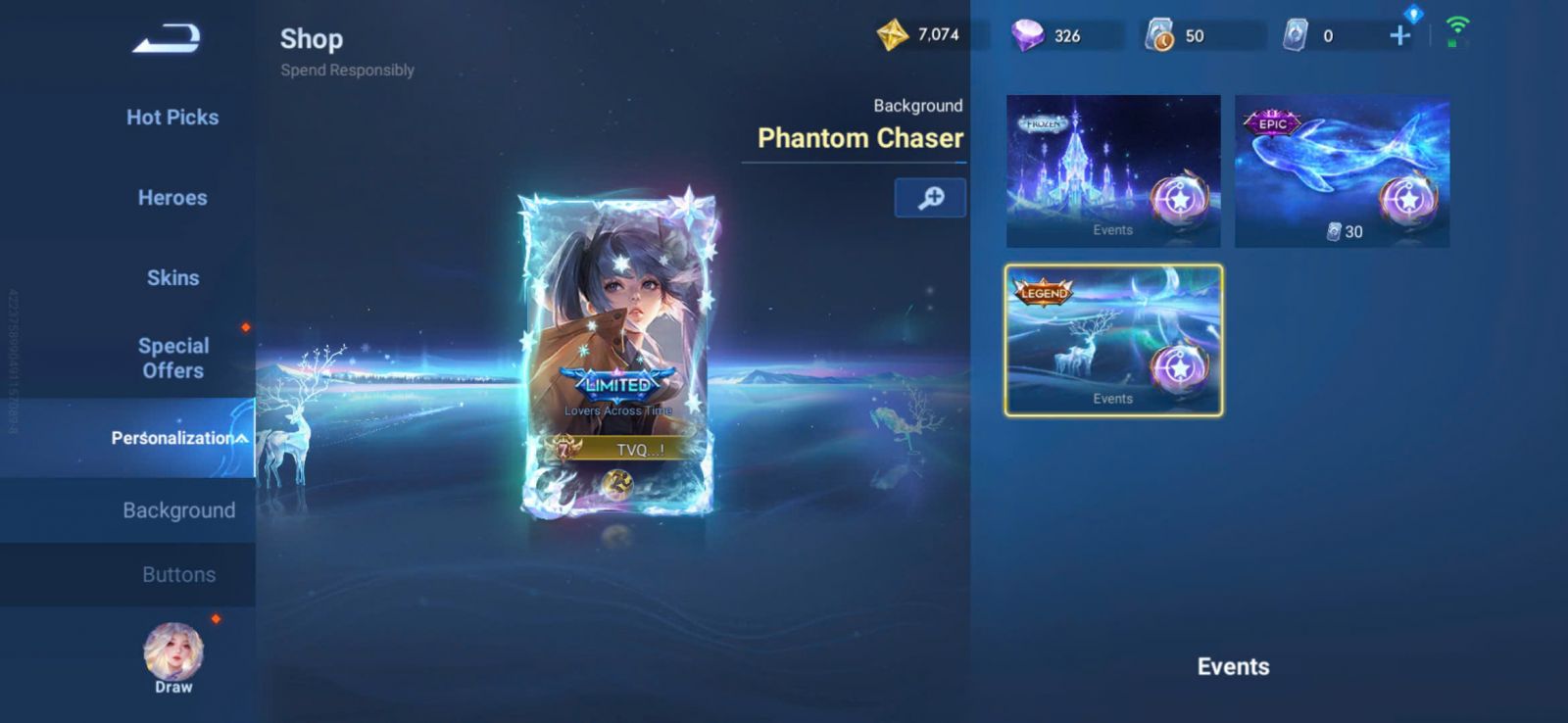Viewport: 1568px width, 723px height.
Task: Add more currency with plus icon
Action: 1400,36
